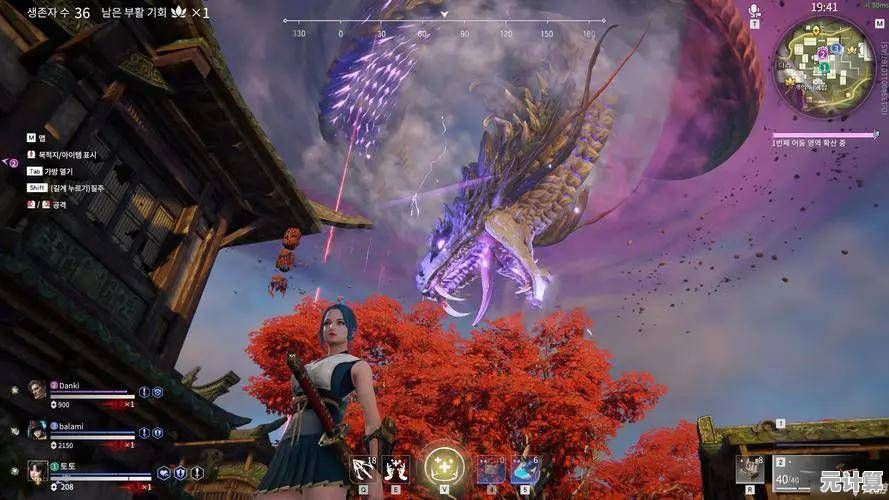
Task: Select teammate balami's portrait
Action: coord(38,430)
